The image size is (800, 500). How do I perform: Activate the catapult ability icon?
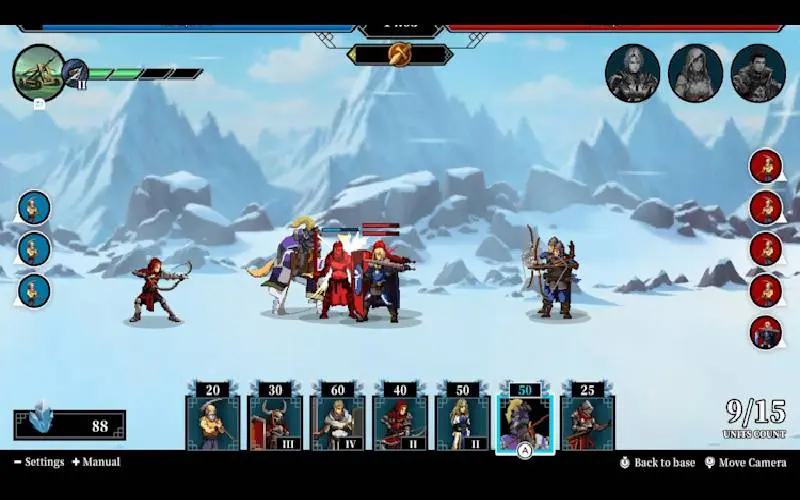tap(39, 72)
